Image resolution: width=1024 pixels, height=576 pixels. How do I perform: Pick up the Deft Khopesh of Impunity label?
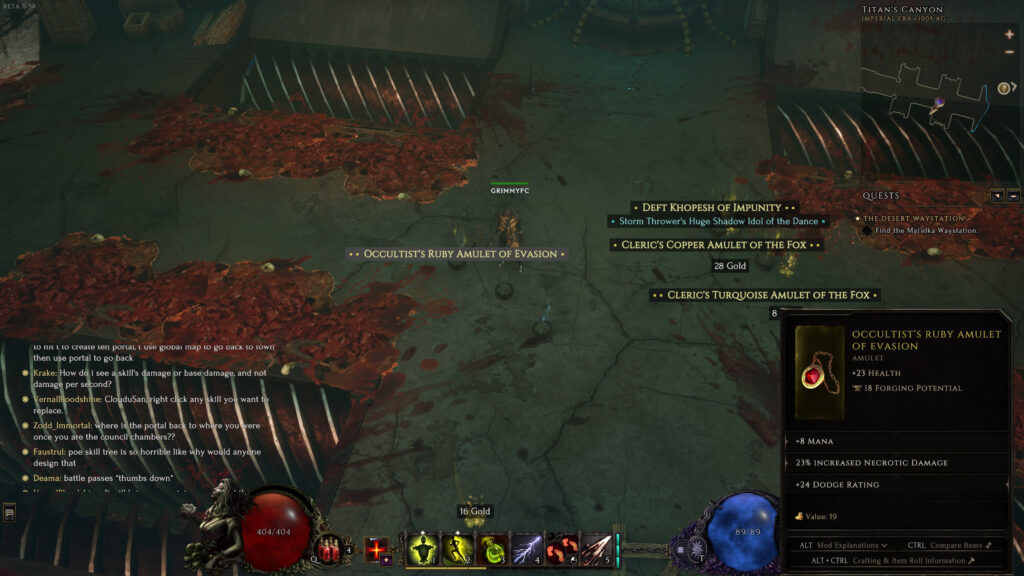click(712, 208)
